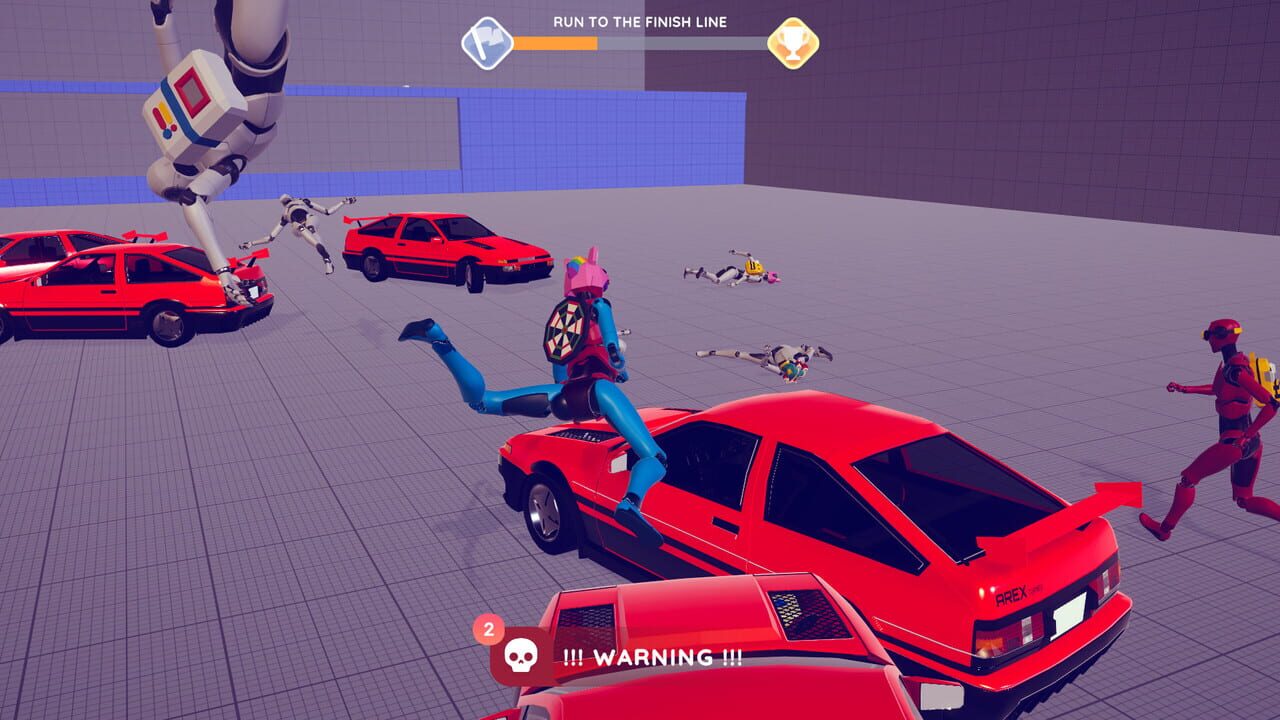This screenshot has width=1280, height=720.
Task: Click the "!!! WARNING !!!" alert text
Action: point(651,659)
